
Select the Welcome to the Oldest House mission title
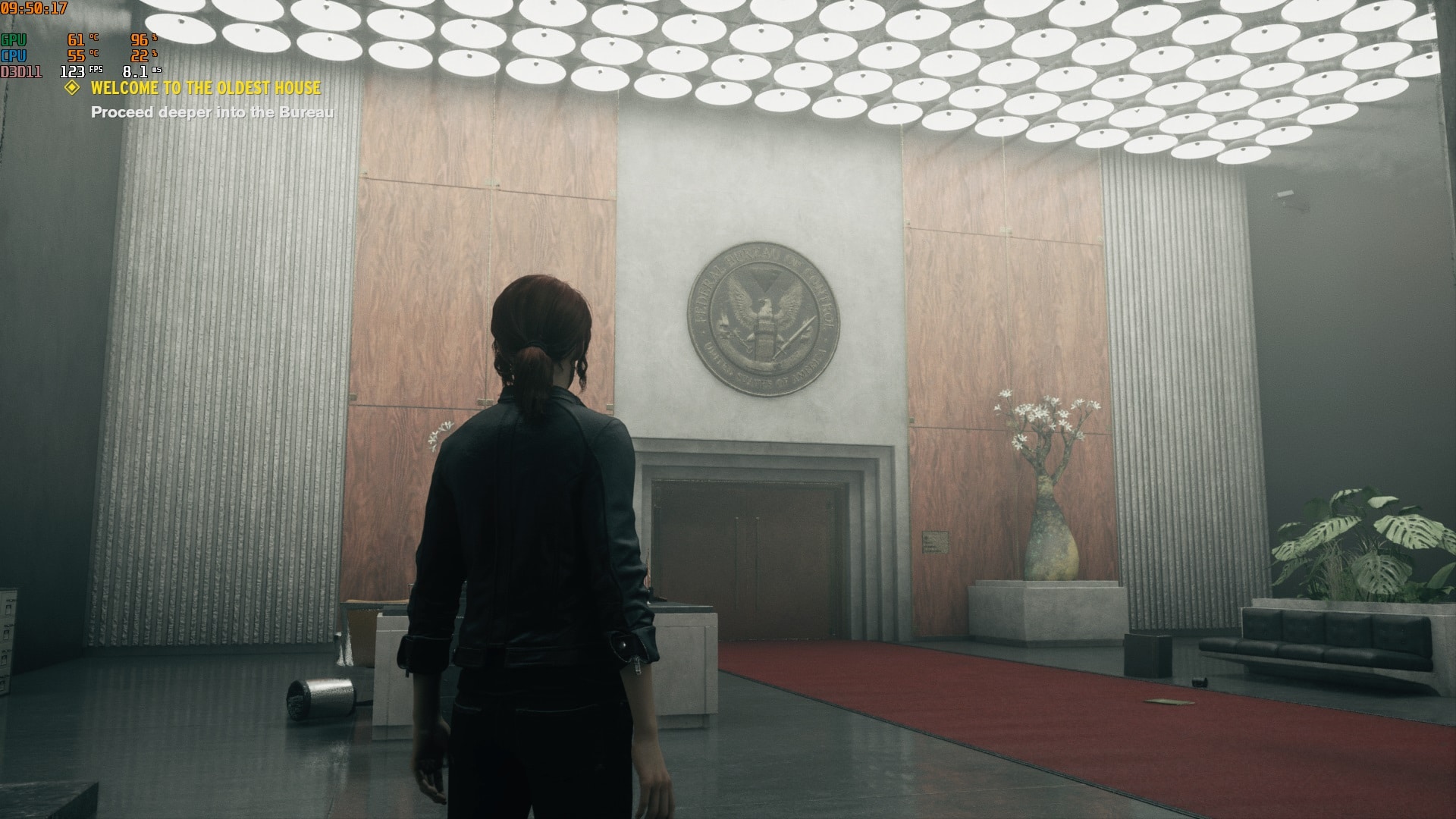pos(206,88)
